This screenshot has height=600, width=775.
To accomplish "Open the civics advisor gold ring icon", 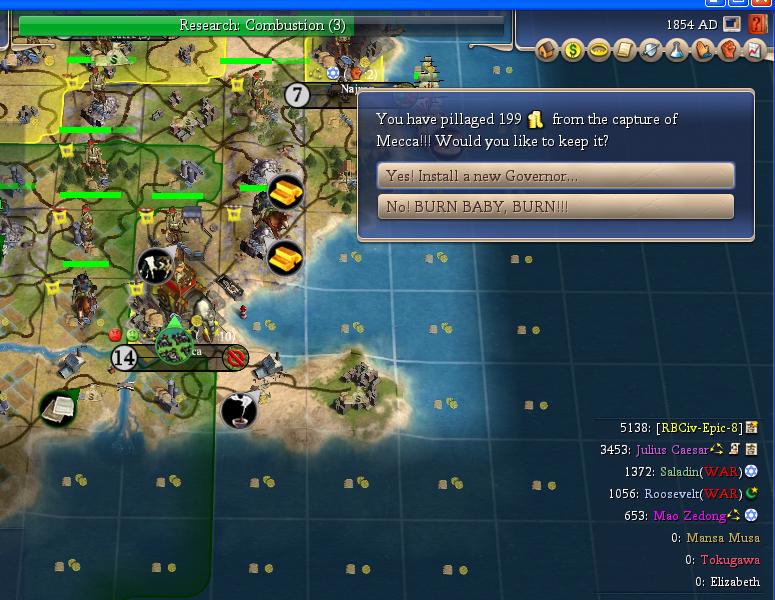I will coord(599,49).
